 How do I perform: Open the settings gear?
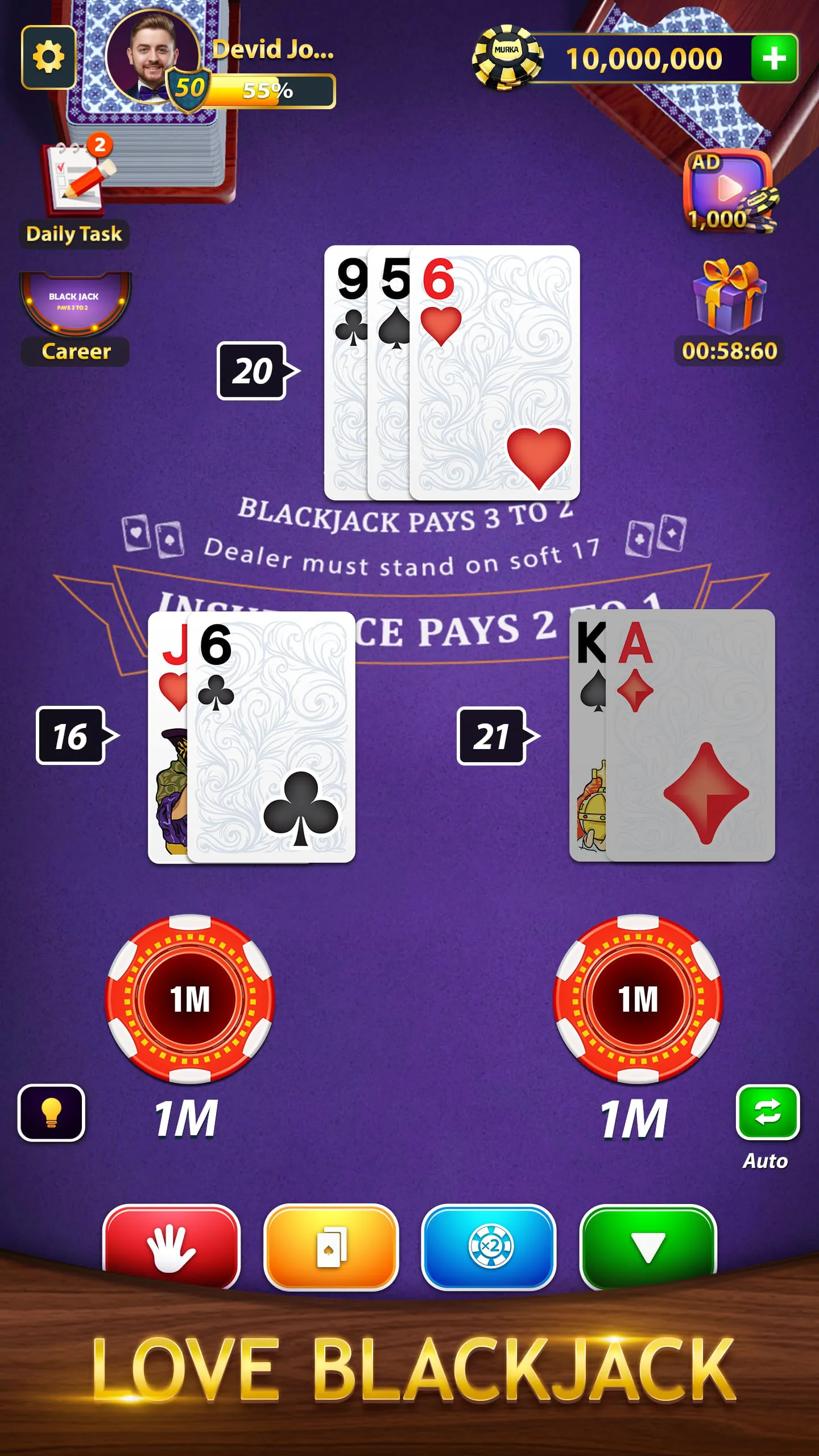pos(50,56)
